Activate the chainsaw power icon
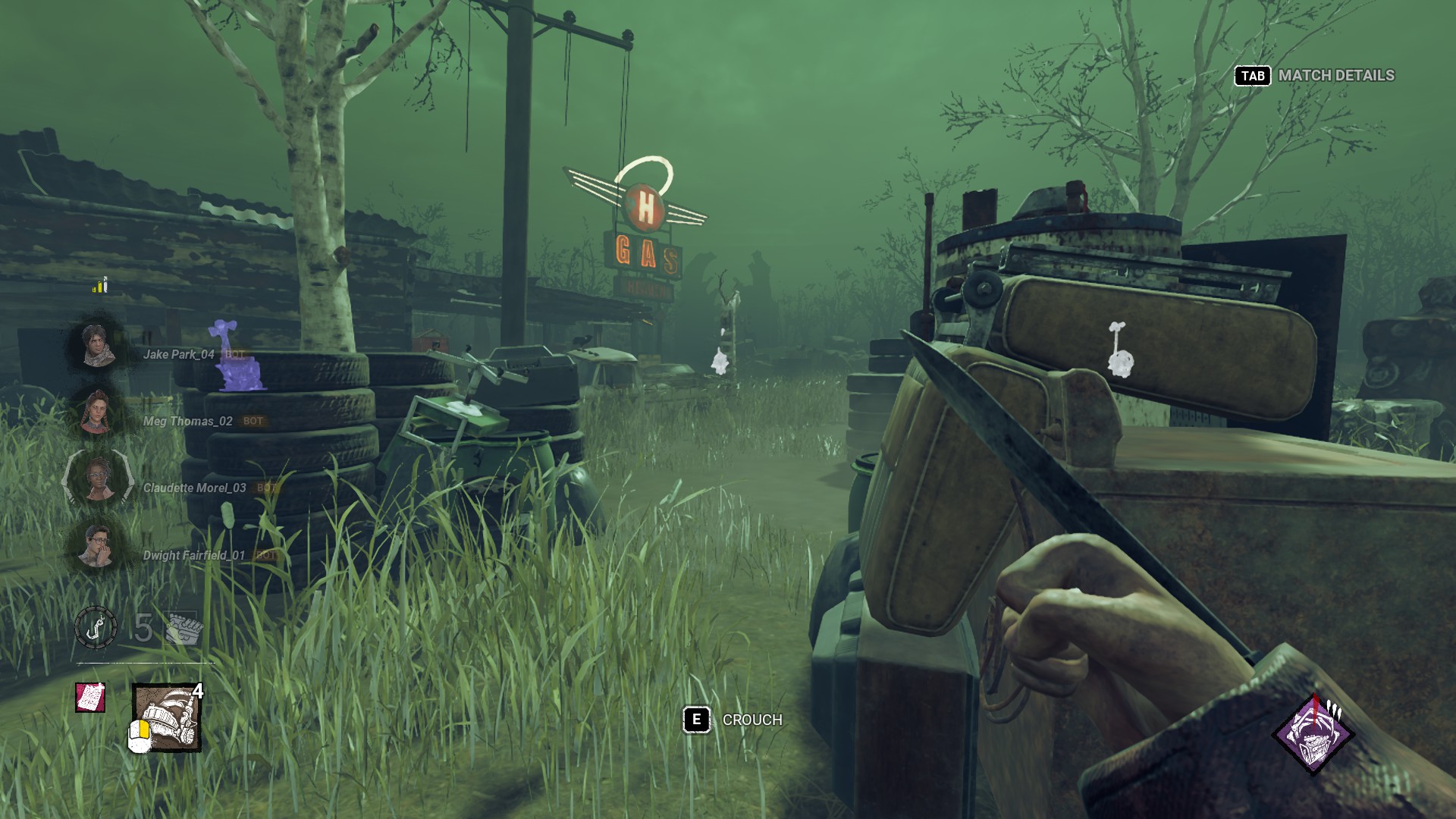Viewport: 1456px width, 819px height. [167, 717]
